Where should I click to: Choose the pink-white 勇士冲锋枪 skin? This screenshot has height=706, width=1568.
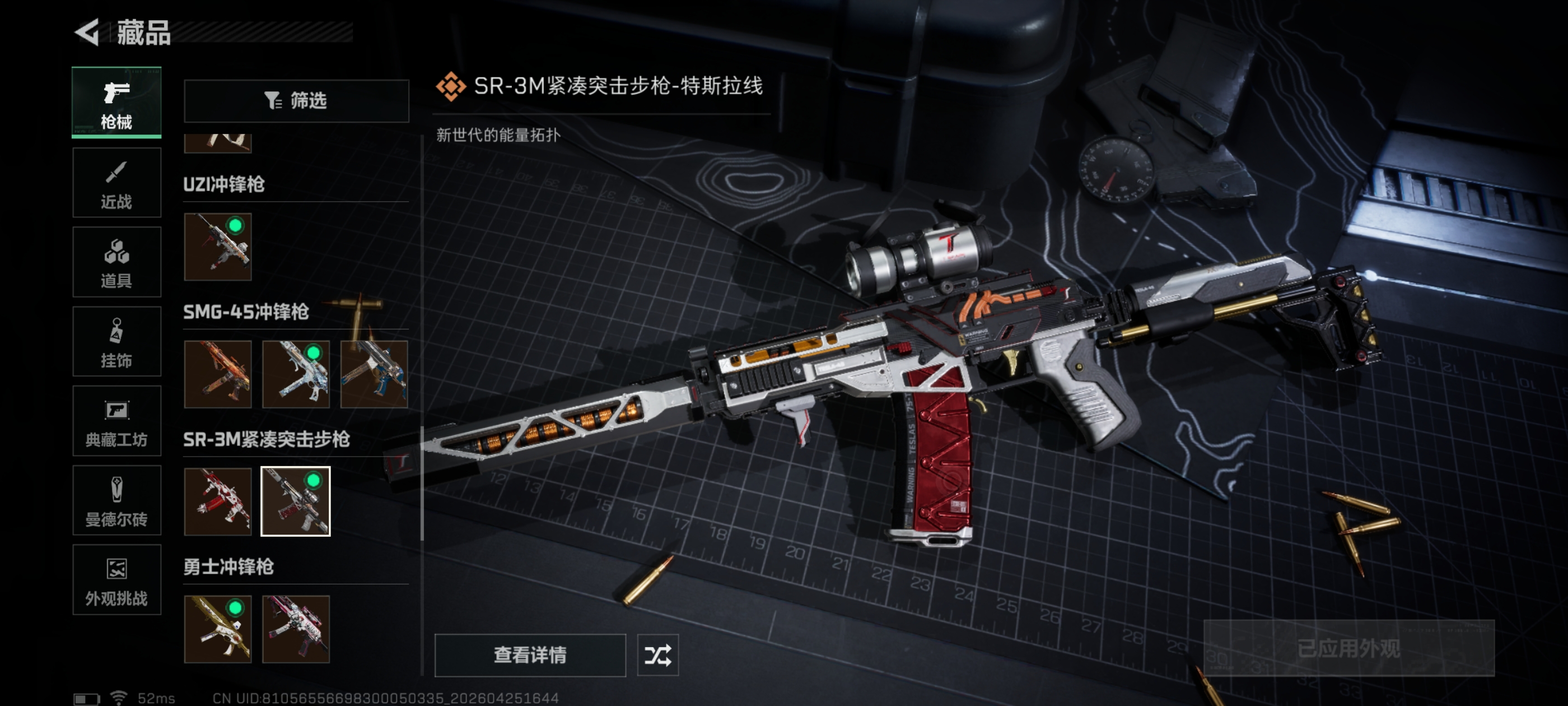pyautogui.click(x=296, y=629)
